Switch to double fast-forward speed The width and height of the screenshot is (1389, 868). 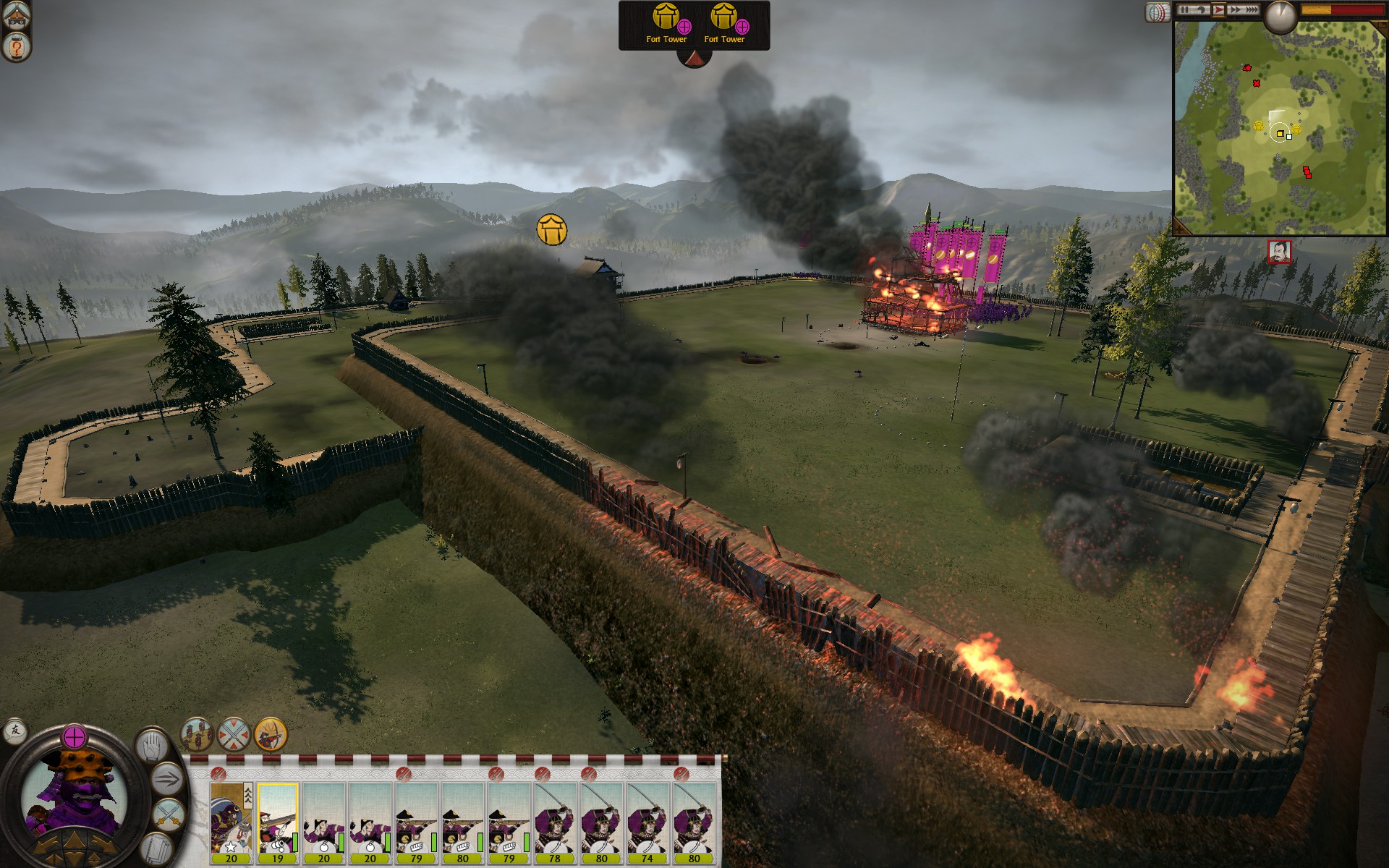tap(1234, 10)
